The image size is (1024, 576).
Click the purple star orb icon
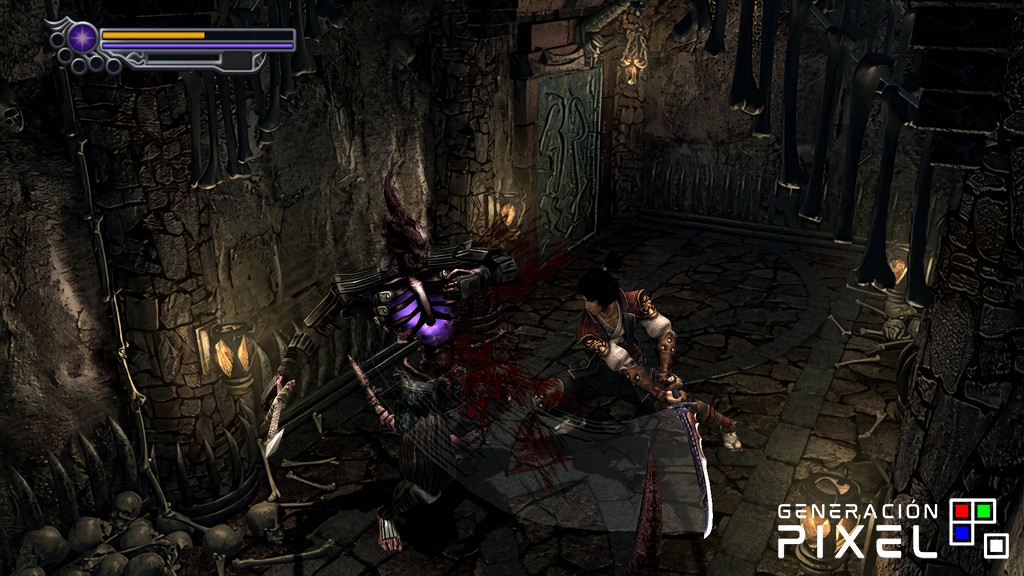(84, 39)
